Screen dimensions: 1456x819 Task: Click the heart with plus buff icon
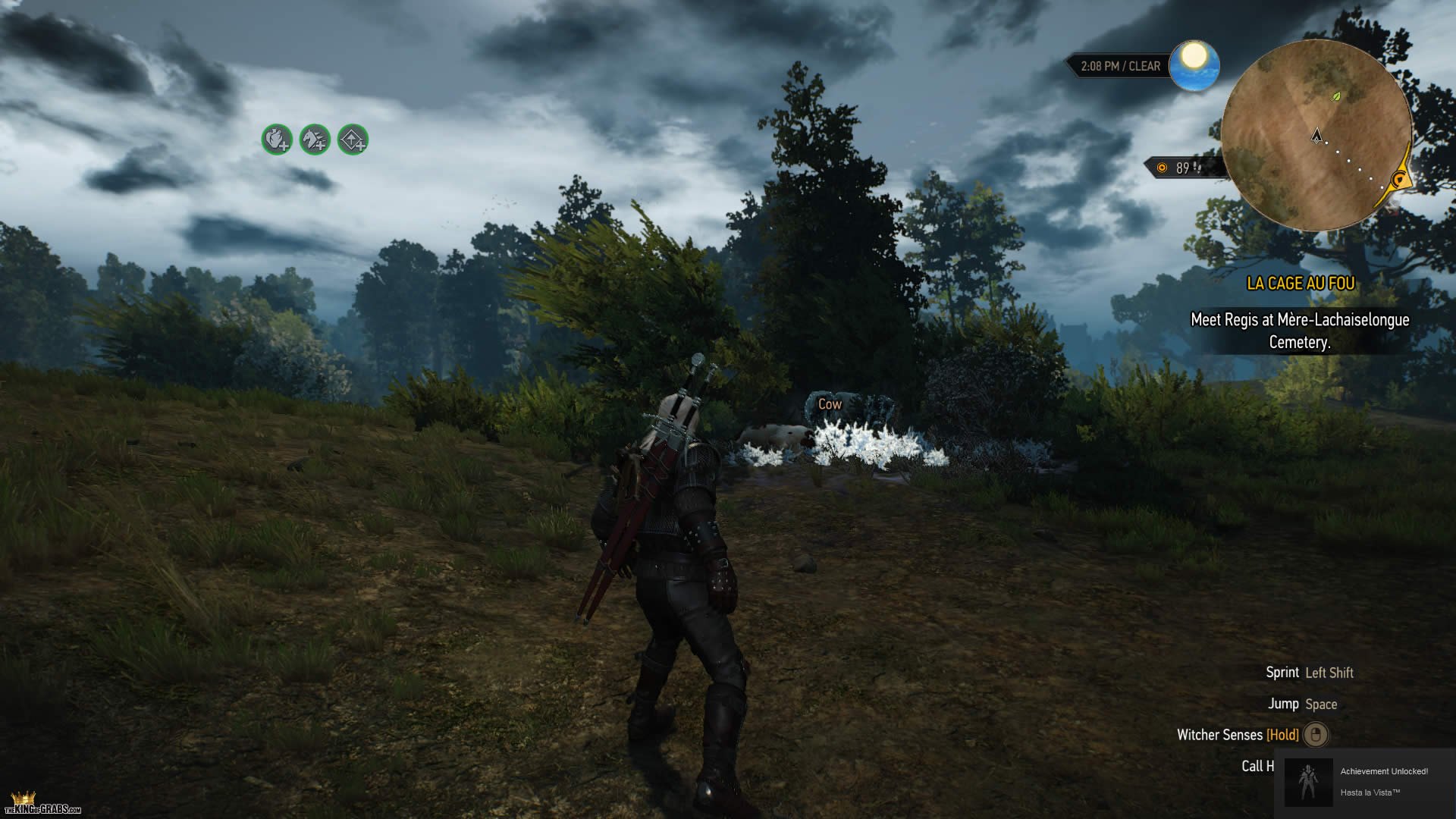[277, 140]
